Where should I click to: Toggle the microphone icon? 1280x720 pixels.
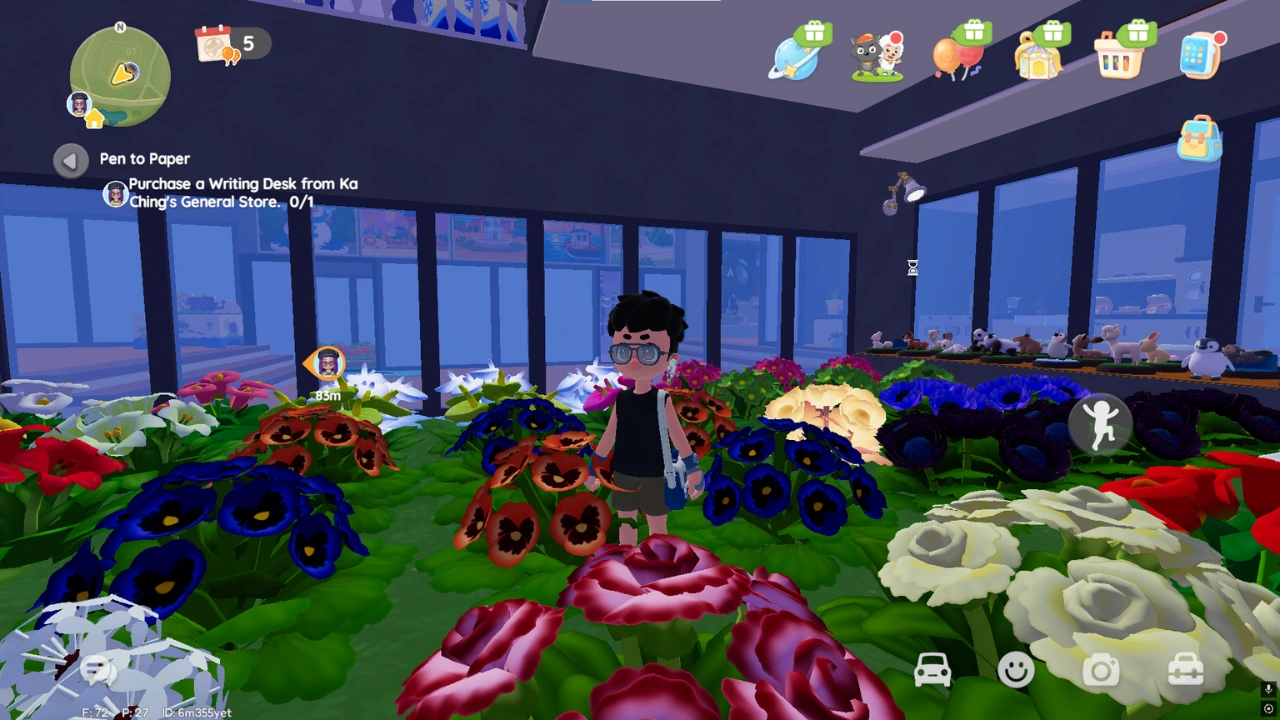[1268, 689]
